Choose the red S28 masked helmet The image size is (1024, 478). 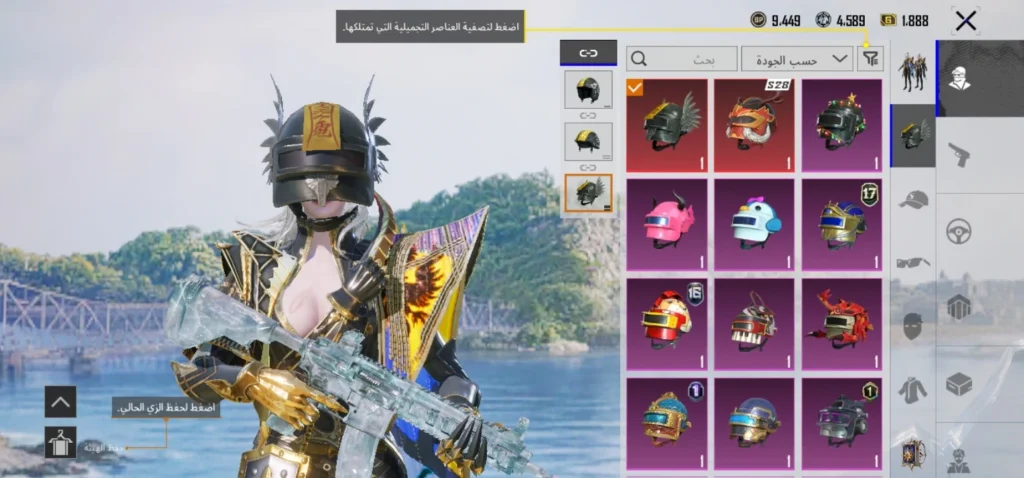pyautogui.click(x=754, y=125)
